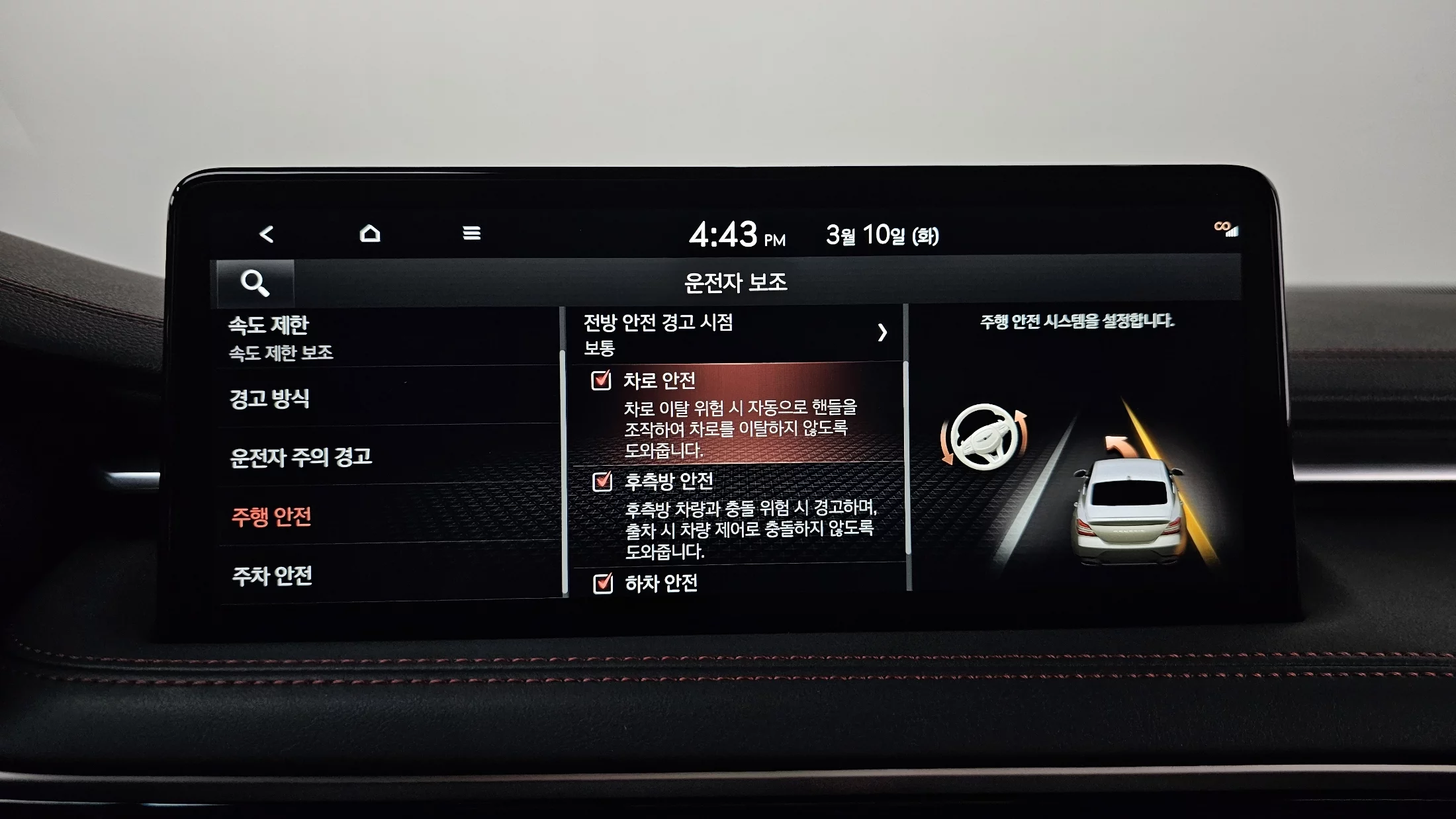Toggle the 차로 안전 checkbox
This screenshot has width=1456, height=819.
601,380
